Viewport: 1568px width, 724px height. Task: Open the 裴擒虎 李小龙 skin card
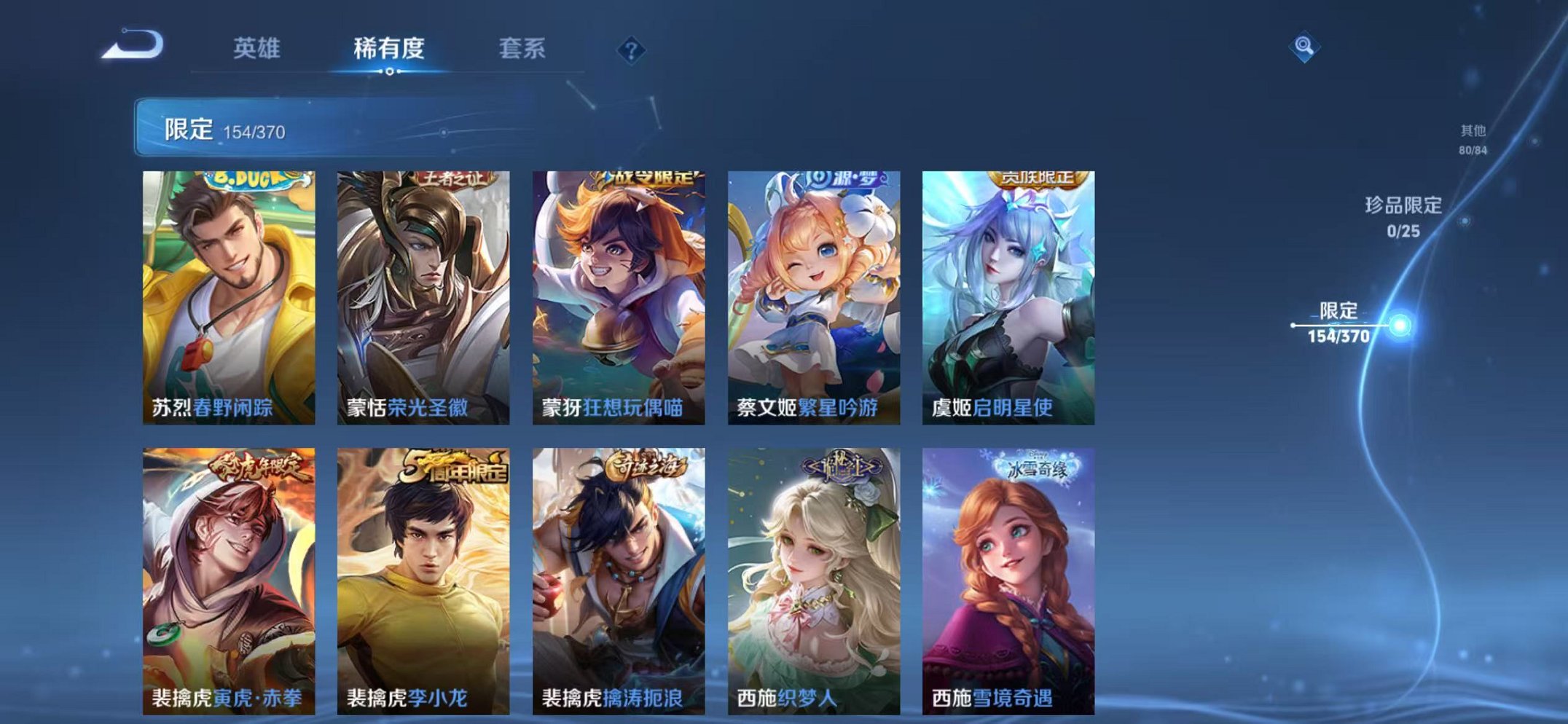(421, 575)
